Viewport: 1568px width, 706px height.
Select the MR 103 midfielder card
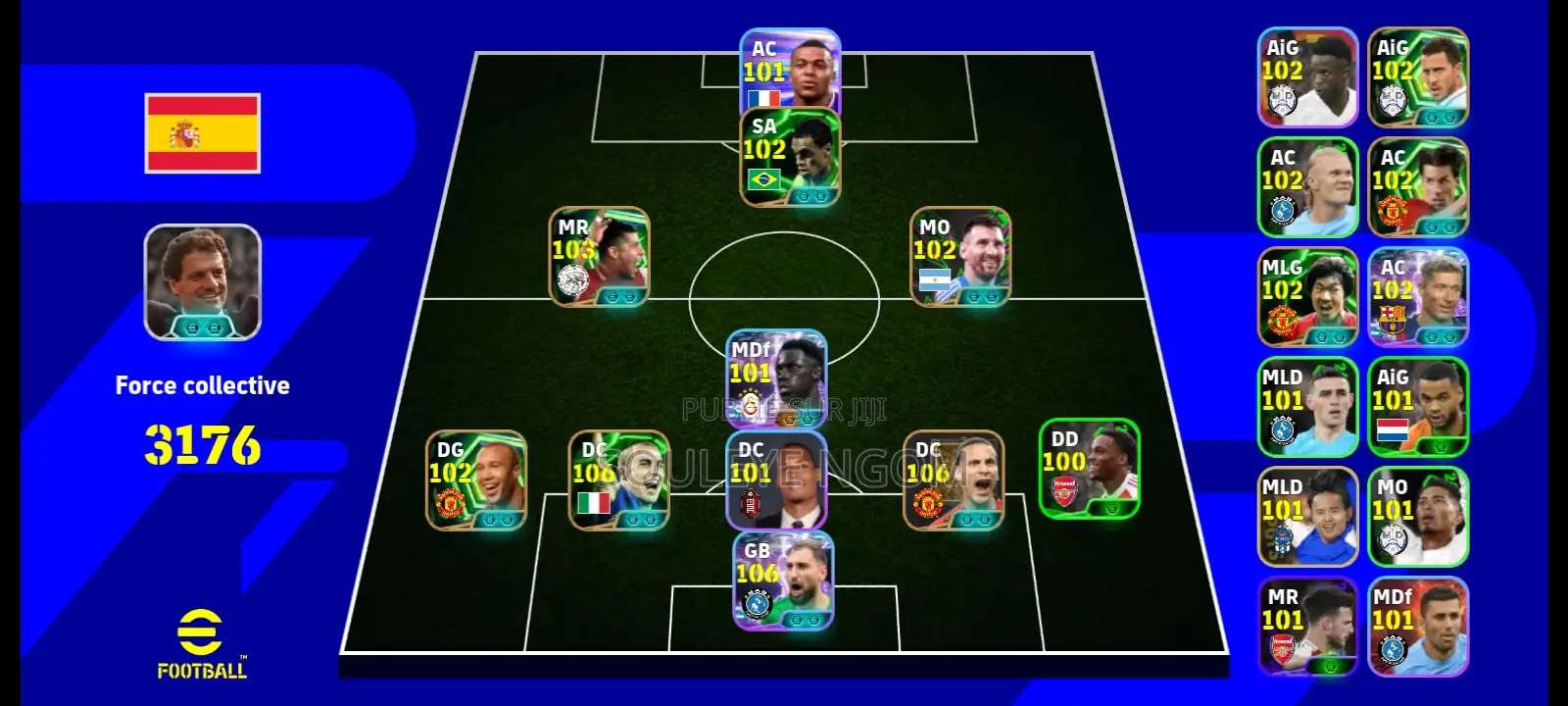click(x=599, y=256)
